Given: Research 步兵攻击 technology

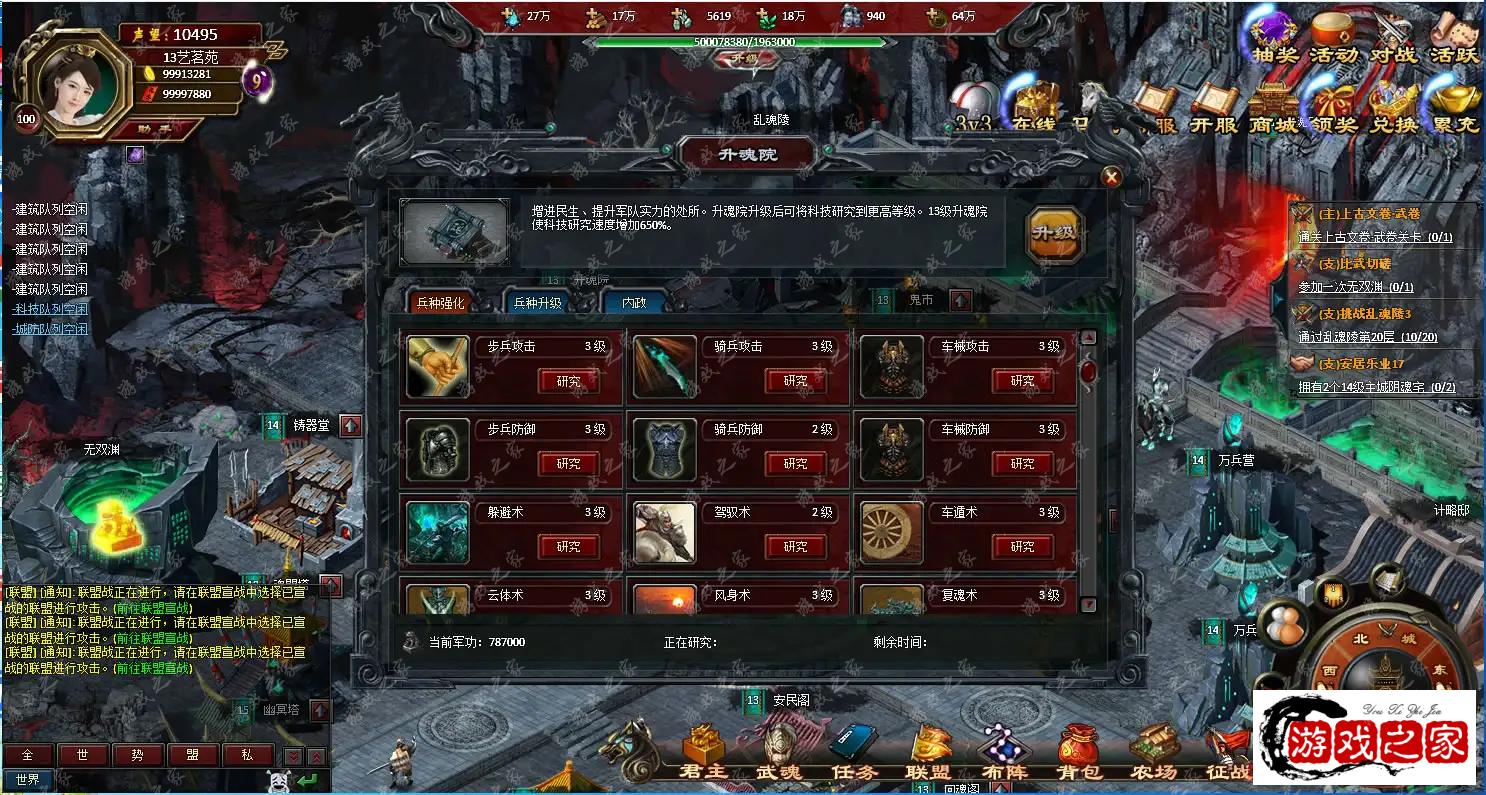Looking at the screenshot, I should (568, 381).
